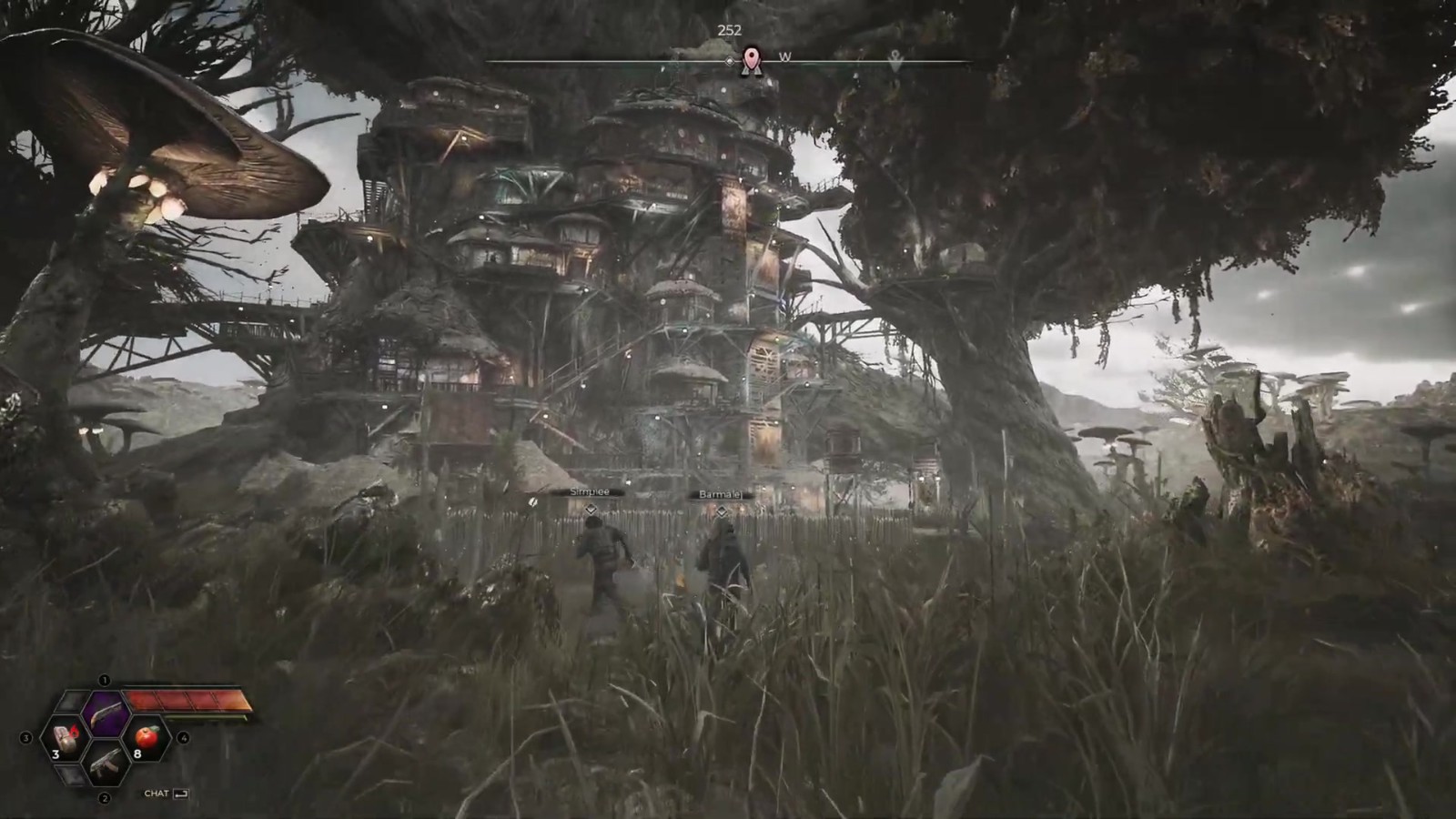Image resolution: width=1456 pixels, height=819 pixels.
Task: Select the fire grenade slot
Action: click(64, 739)
